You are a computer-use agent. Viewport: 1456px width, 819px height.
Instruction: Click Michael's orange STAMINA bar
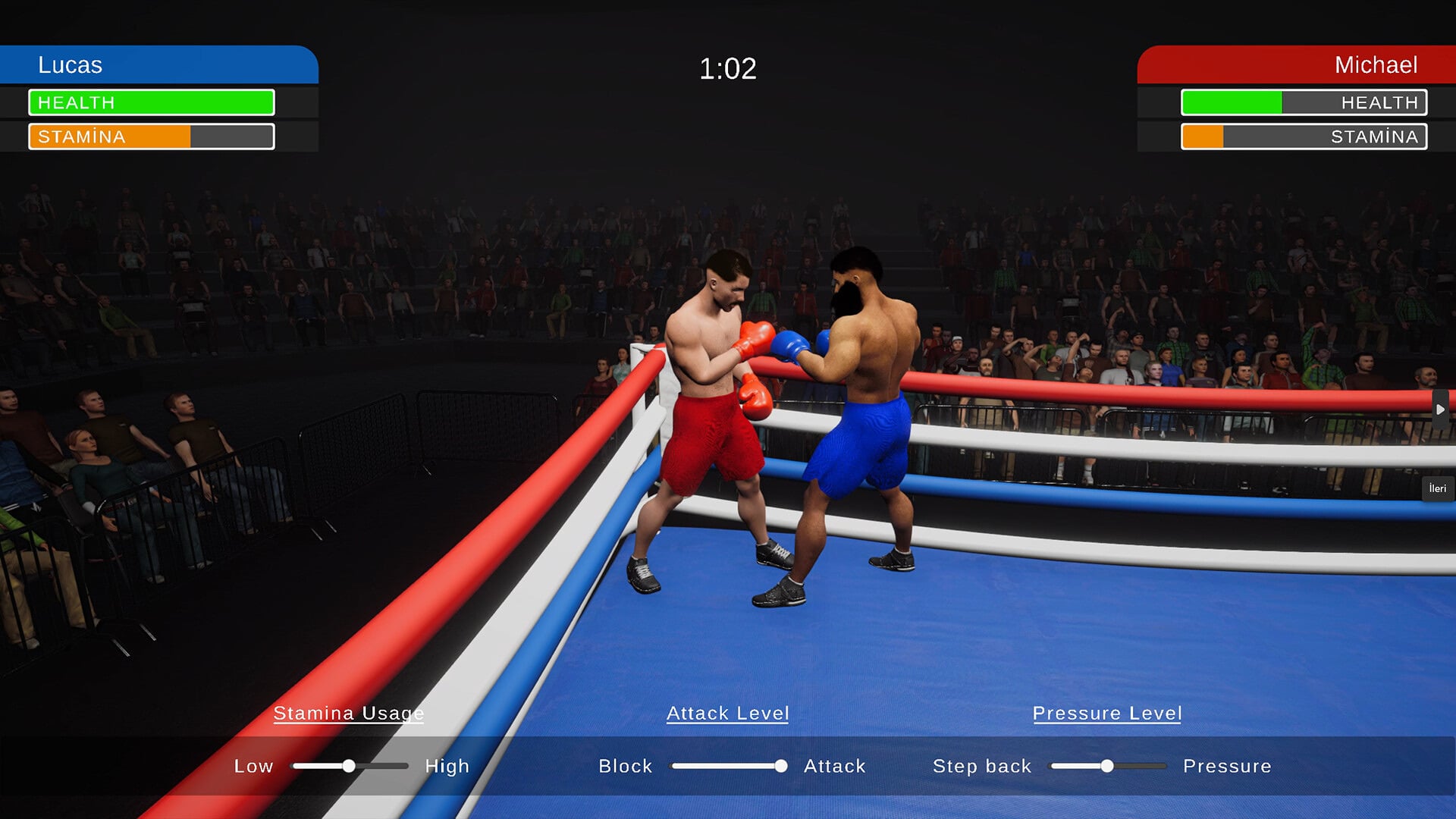[x=1202, y=136]
